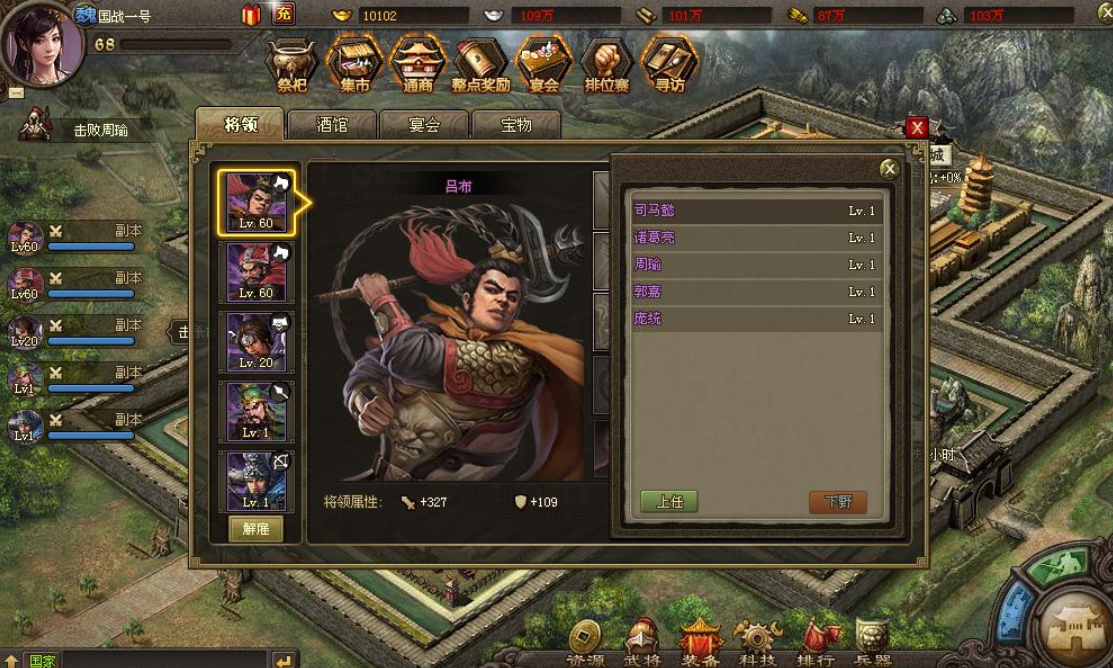Close the generals window with red X
The image size is (1113, 668).
click(x=916, y=128)
